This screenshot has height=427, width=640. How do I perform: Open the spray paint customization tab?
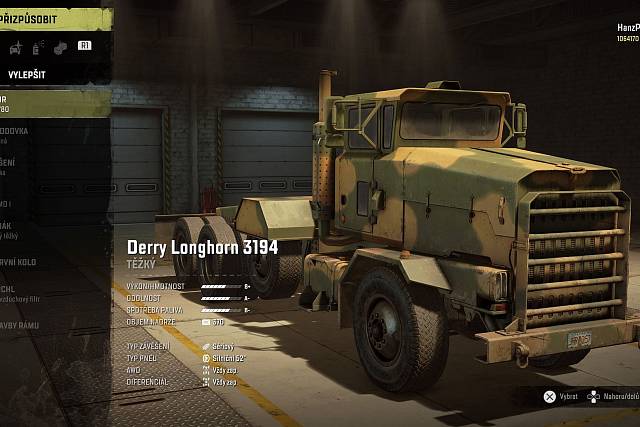pos(37,46)
